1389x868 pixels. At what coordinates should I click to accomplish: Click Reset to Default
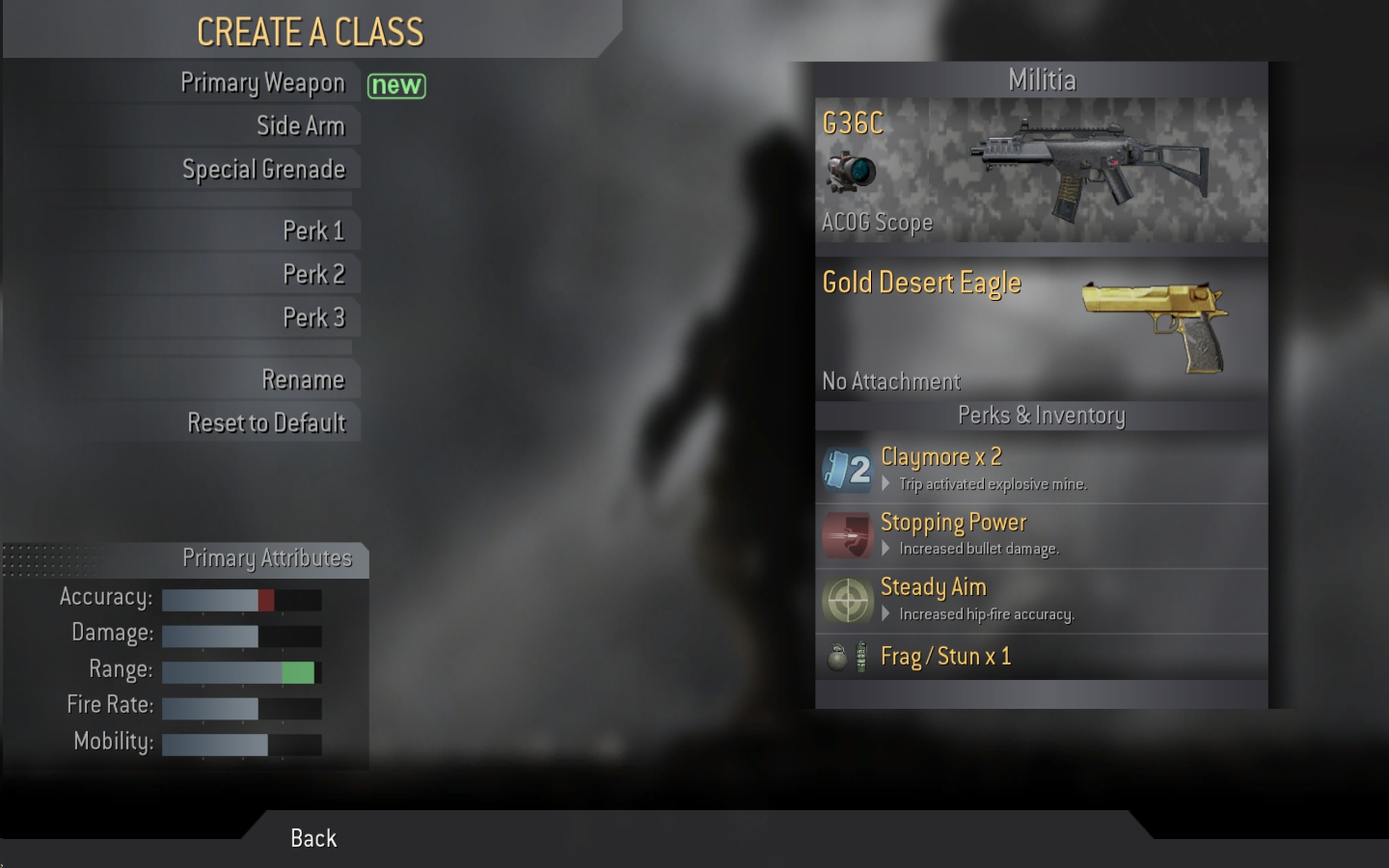click(x=267, y=422)
